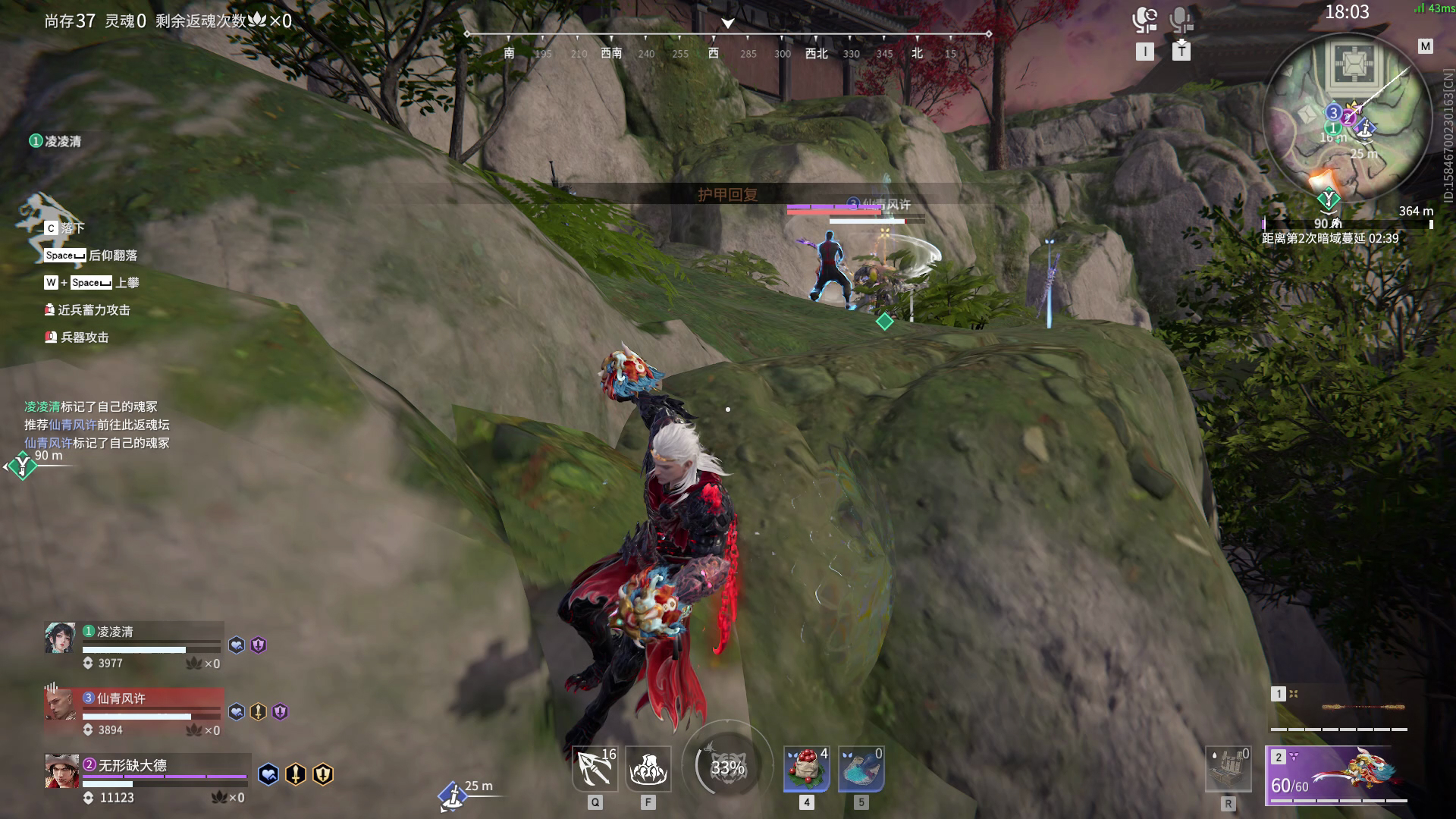Click the purple teammate 2 marker on minimap
1456x819 pixels.
1348,118
